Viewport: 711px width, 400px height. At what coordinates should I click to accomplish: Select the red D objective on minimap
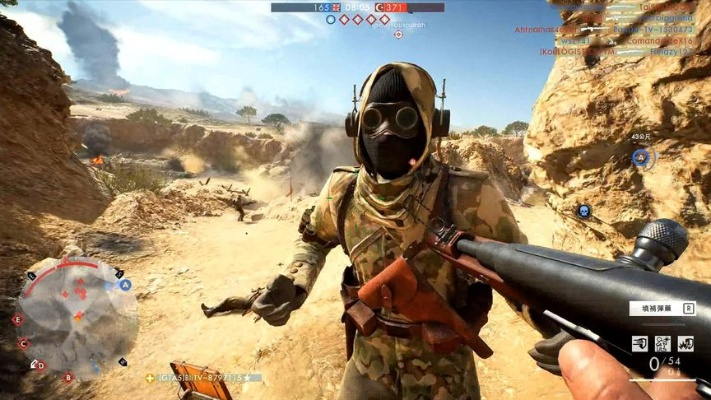coord(41,366)
